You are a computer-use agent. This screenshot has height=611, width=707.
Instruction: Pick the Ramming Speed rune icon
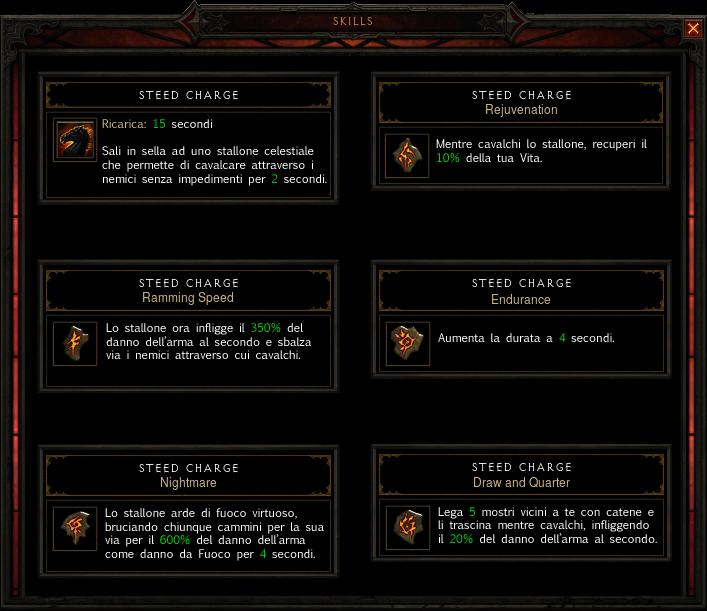click(x=75, y=343)
